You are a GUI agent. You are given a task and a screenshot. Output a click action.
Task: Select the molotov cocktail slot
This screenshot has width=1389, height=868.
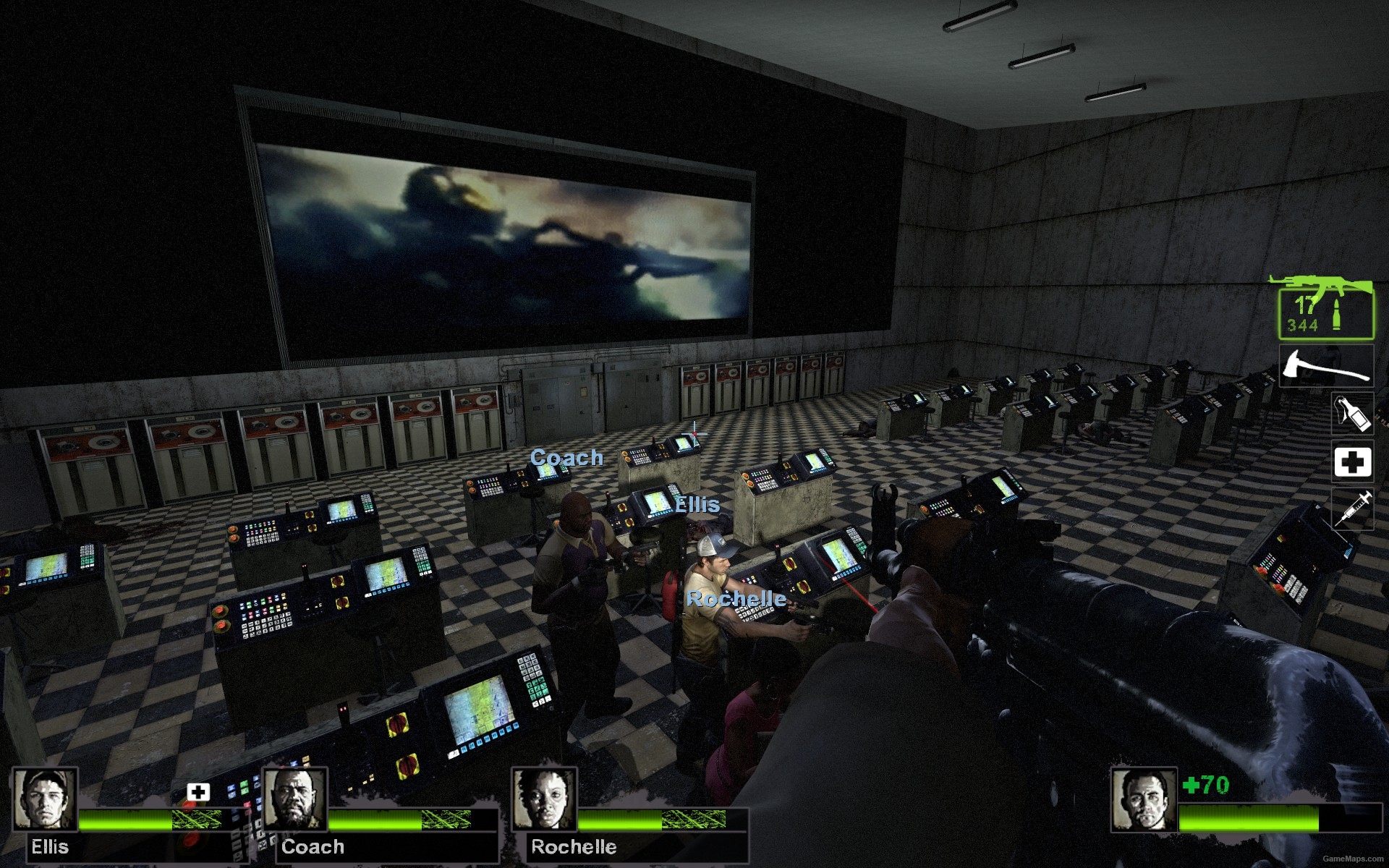click(1352, 413)
